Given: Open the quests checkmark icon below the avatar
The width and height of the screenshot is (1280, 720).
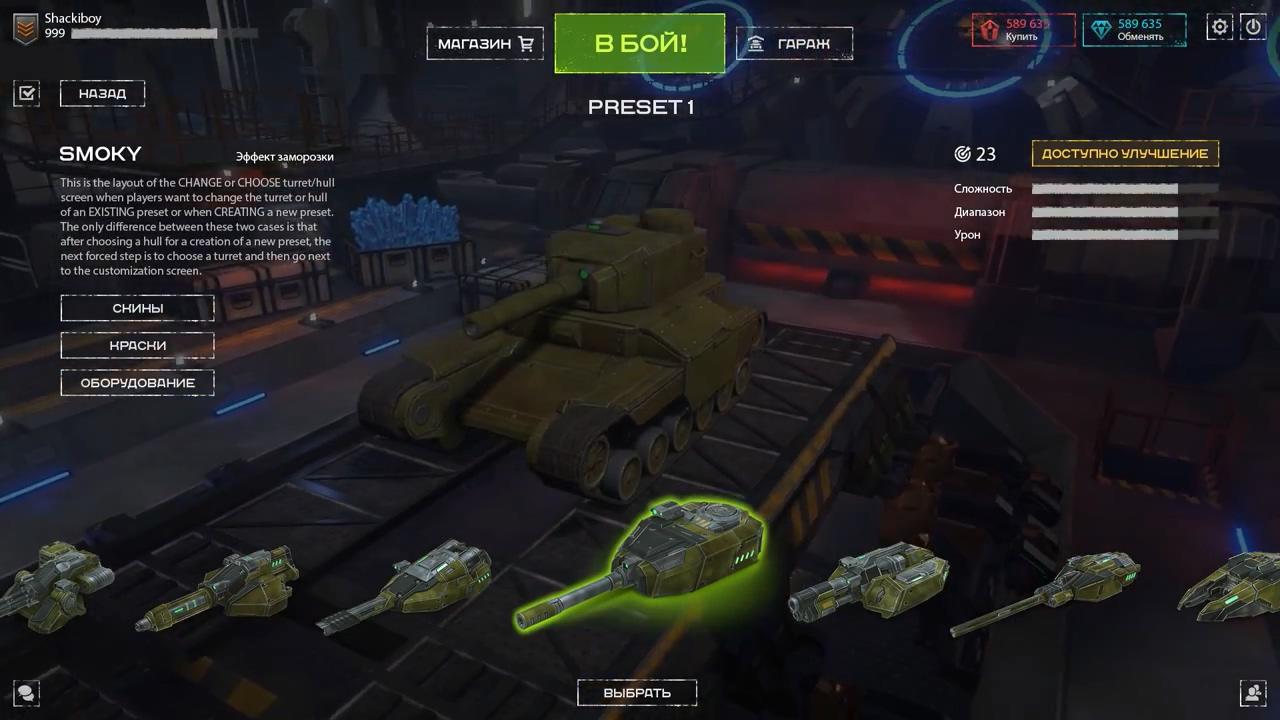Looking at the screenshot, I should pyautogui.click(x=26, y=92).
